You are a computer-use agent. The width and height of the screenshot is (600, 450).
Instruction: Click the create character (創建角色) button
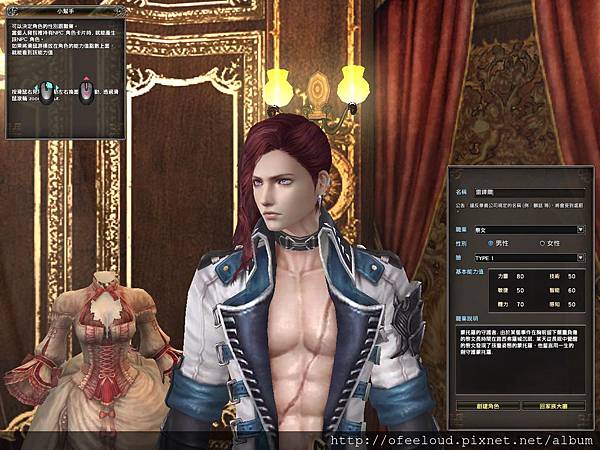[x=487, y=405]
